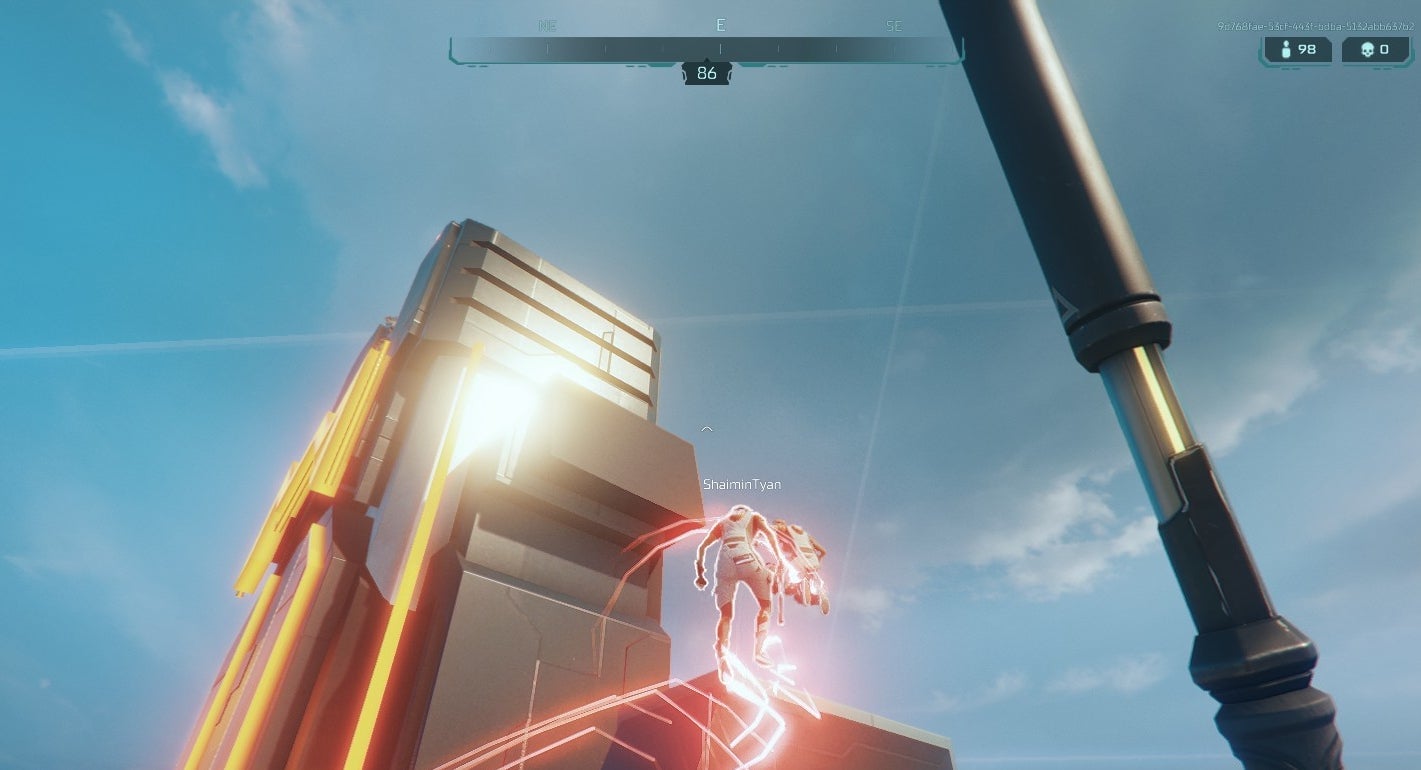Image resolution: width=1421 pixels, height=770 pixels.
Task: Click the SE marker on the compass
Action: coord(894,25)
